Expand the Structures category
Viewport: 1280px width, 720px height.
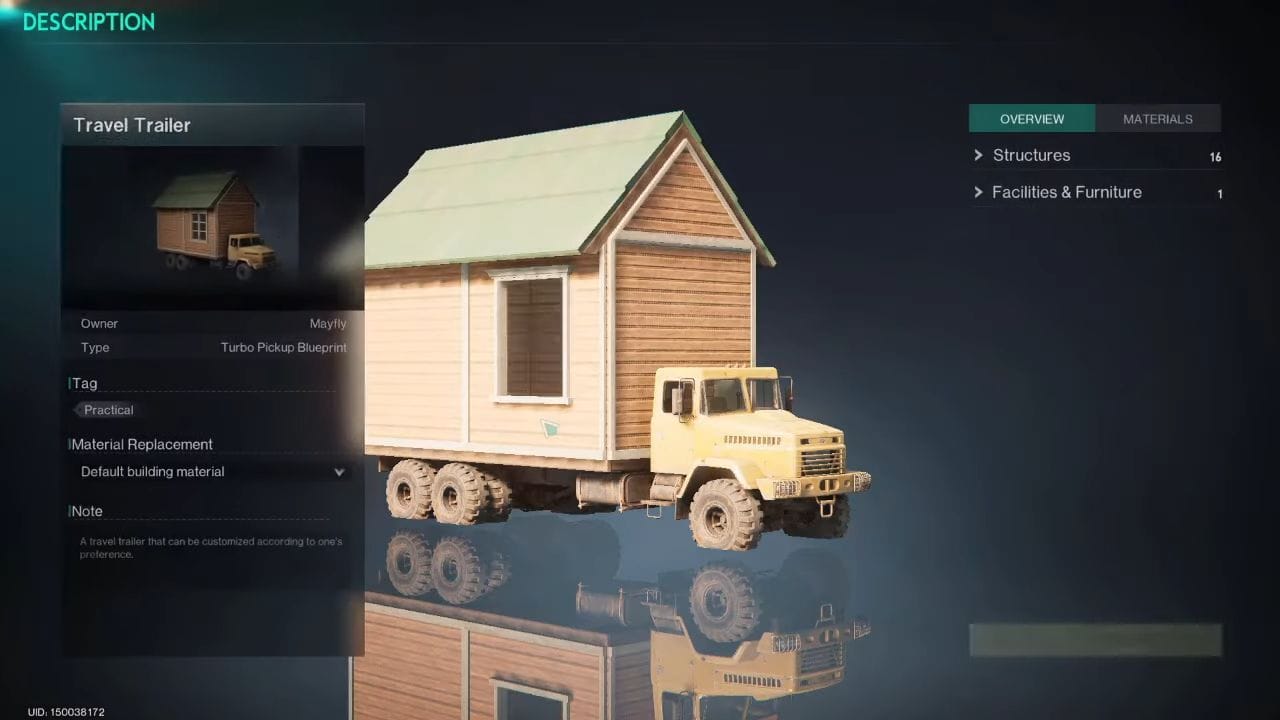[x=1031, y=155]
